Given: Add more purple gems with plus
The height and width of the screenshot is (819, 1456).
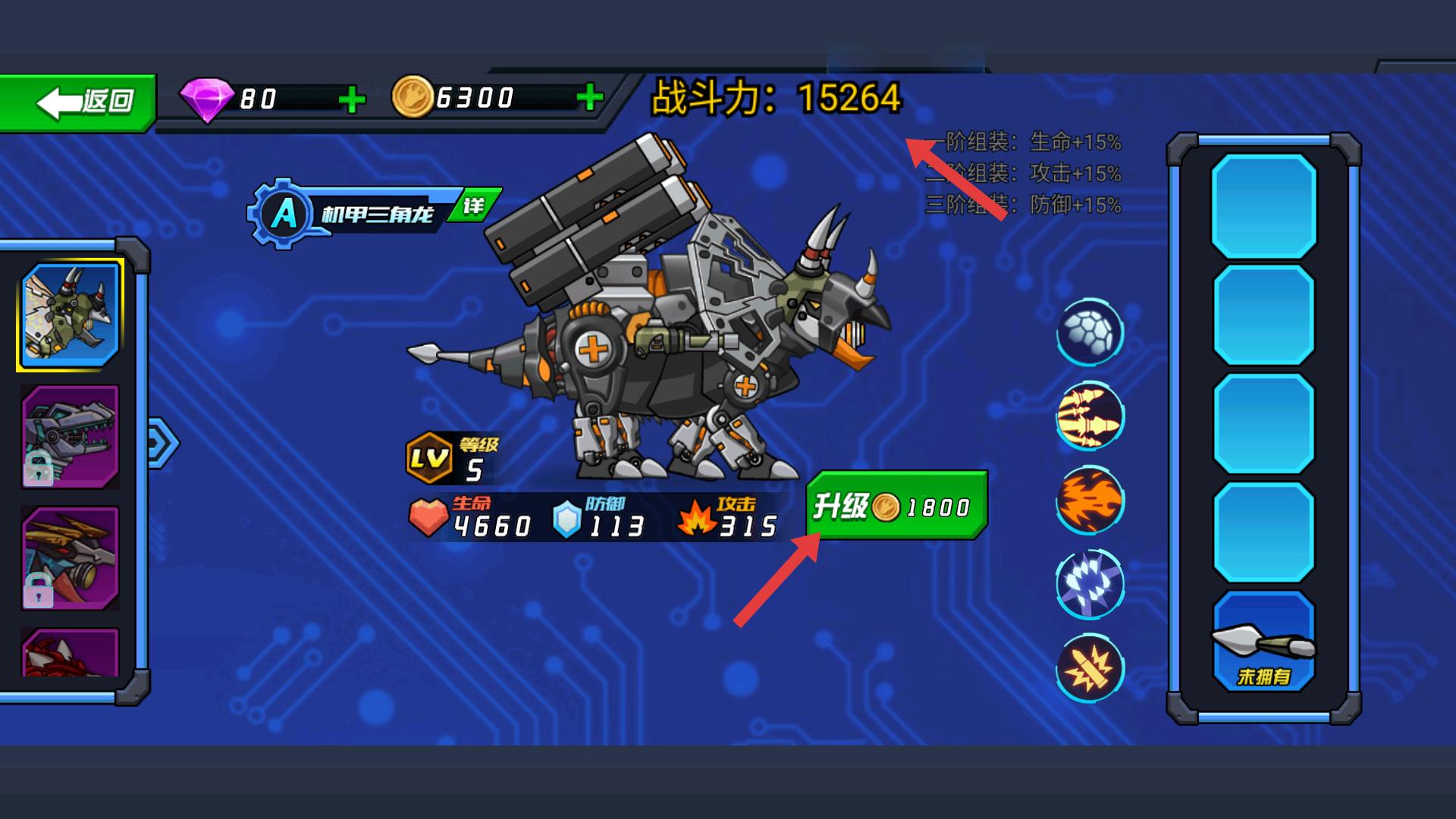Looking at the screenshot, I should 351,99.
